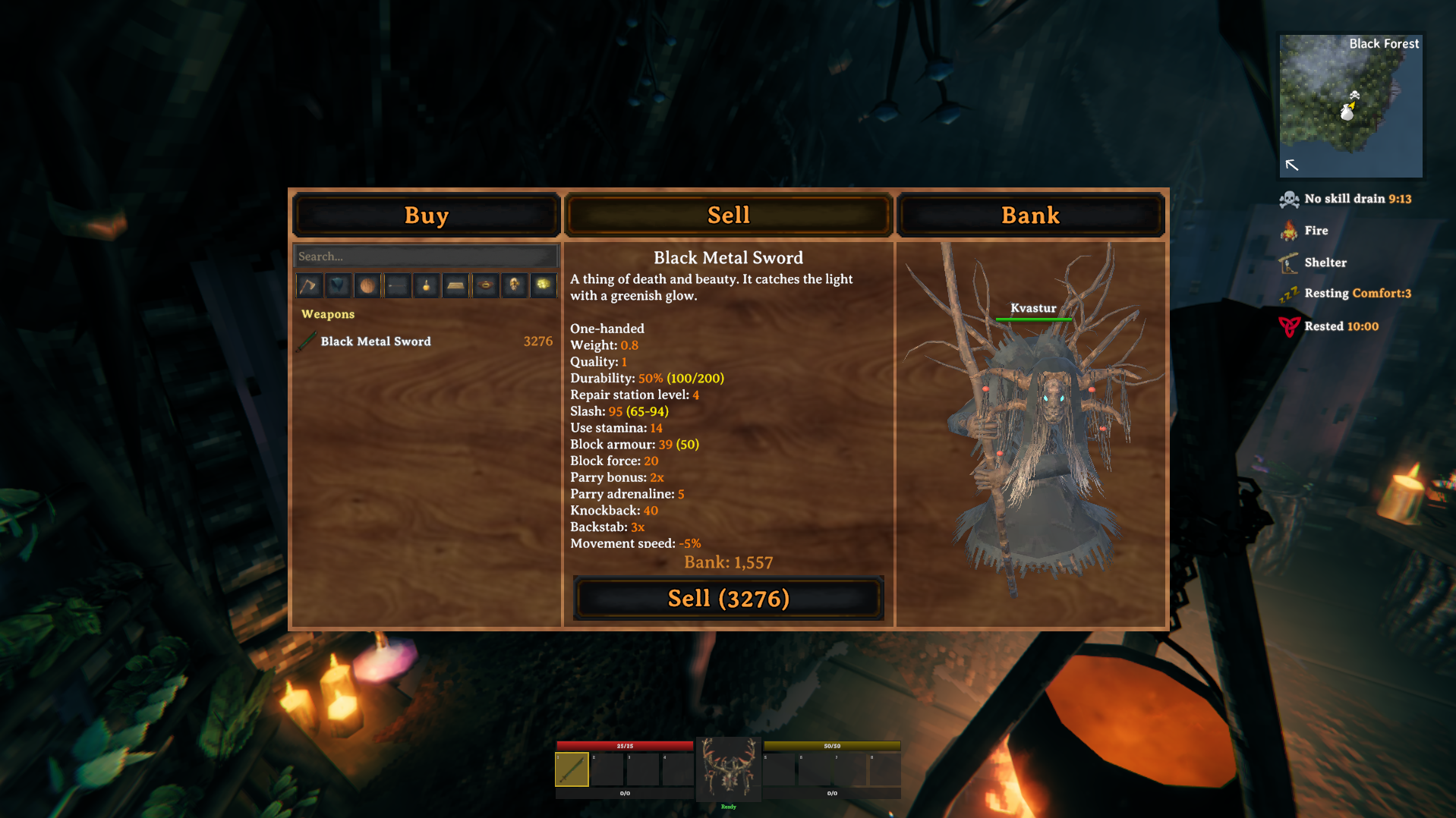Select the mead bottle filter icon

coord(426,285)
